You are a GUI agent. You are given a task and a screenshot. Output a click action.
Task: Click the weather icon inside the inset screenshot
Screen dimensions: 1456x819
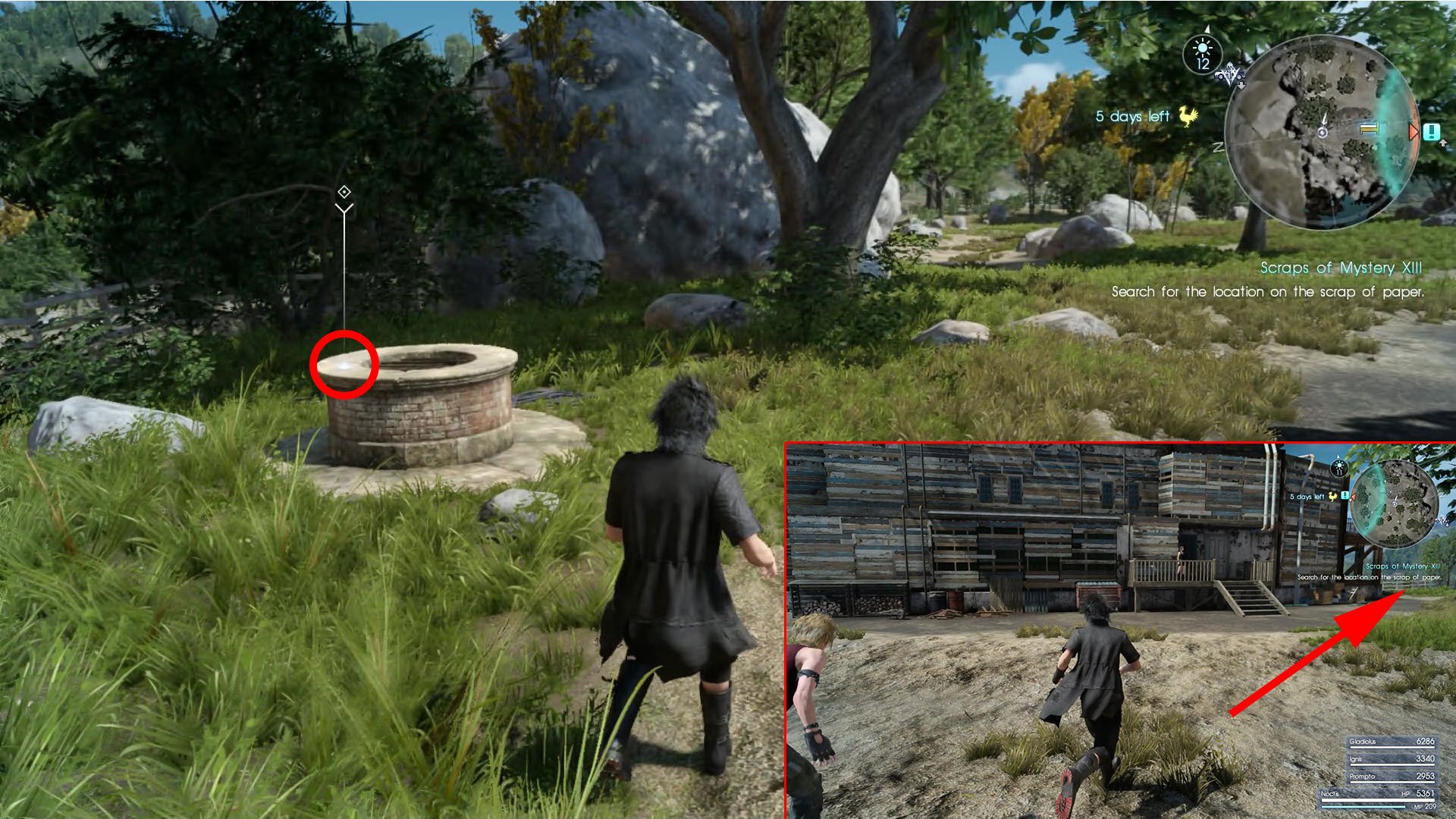coord(1340,469)
